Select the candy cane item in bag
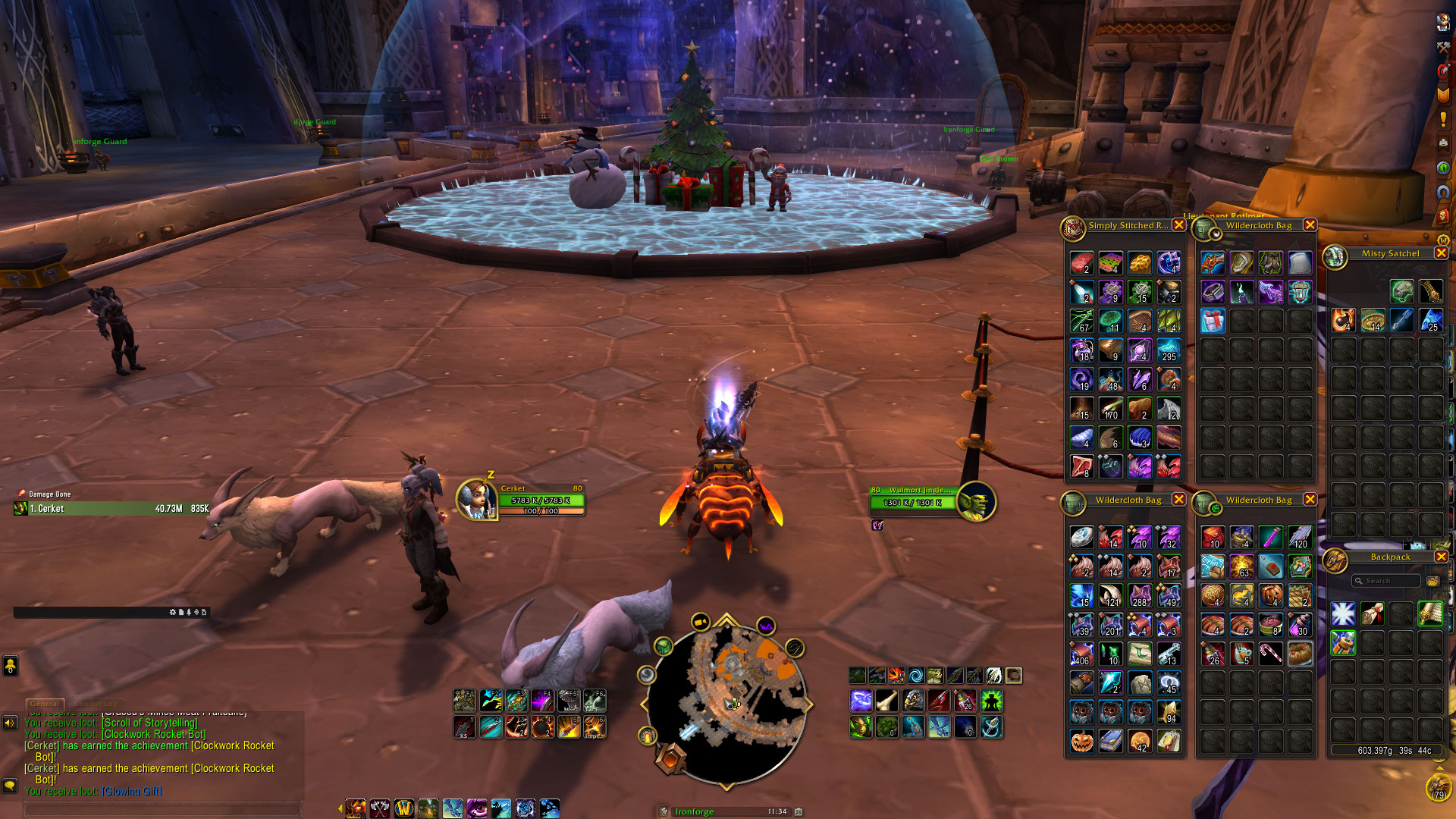 tap(1270, 654)
